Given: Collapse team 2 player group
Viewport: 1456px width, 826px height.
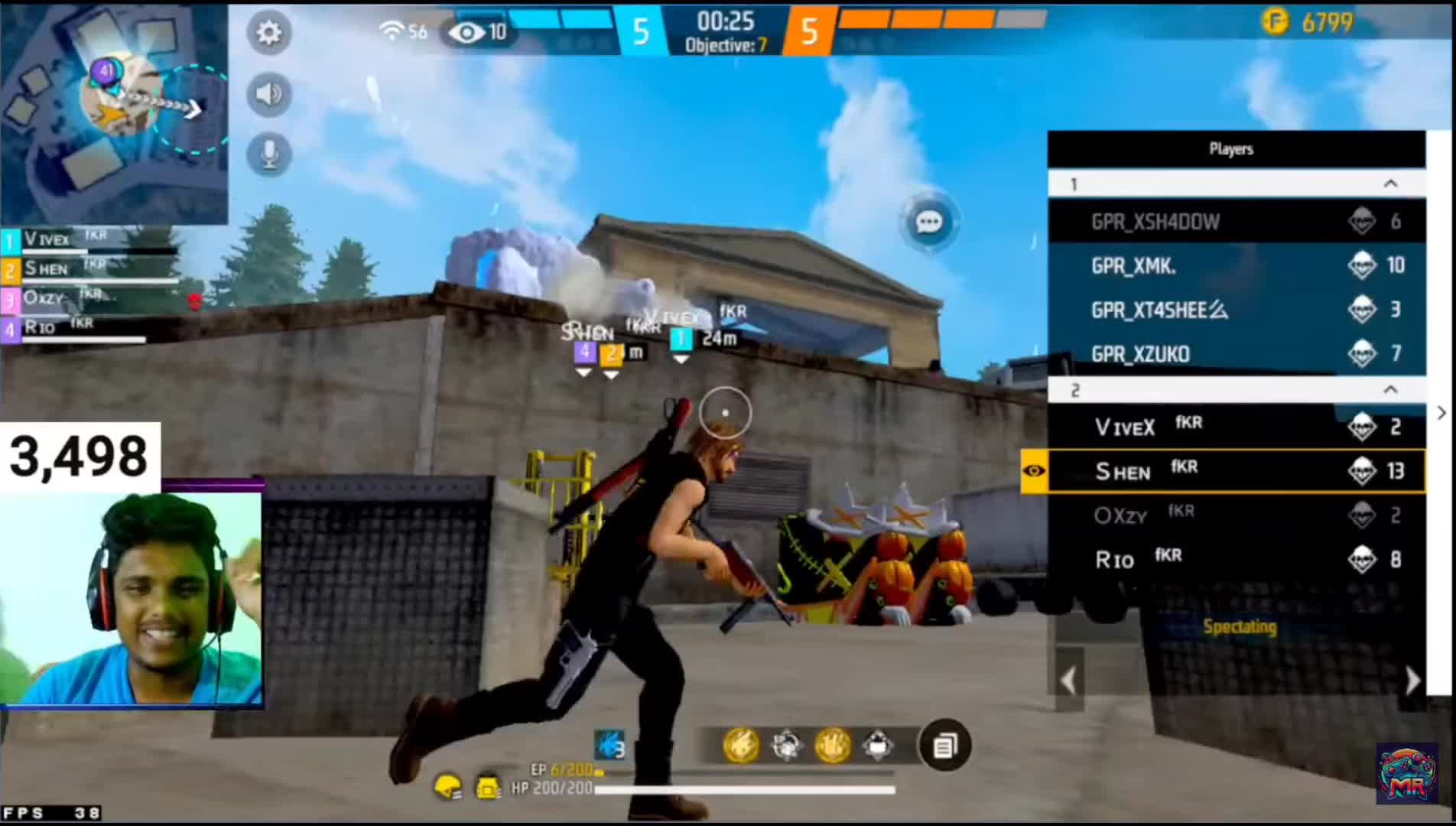Looking at the screenshot, I should point(1390,390).
